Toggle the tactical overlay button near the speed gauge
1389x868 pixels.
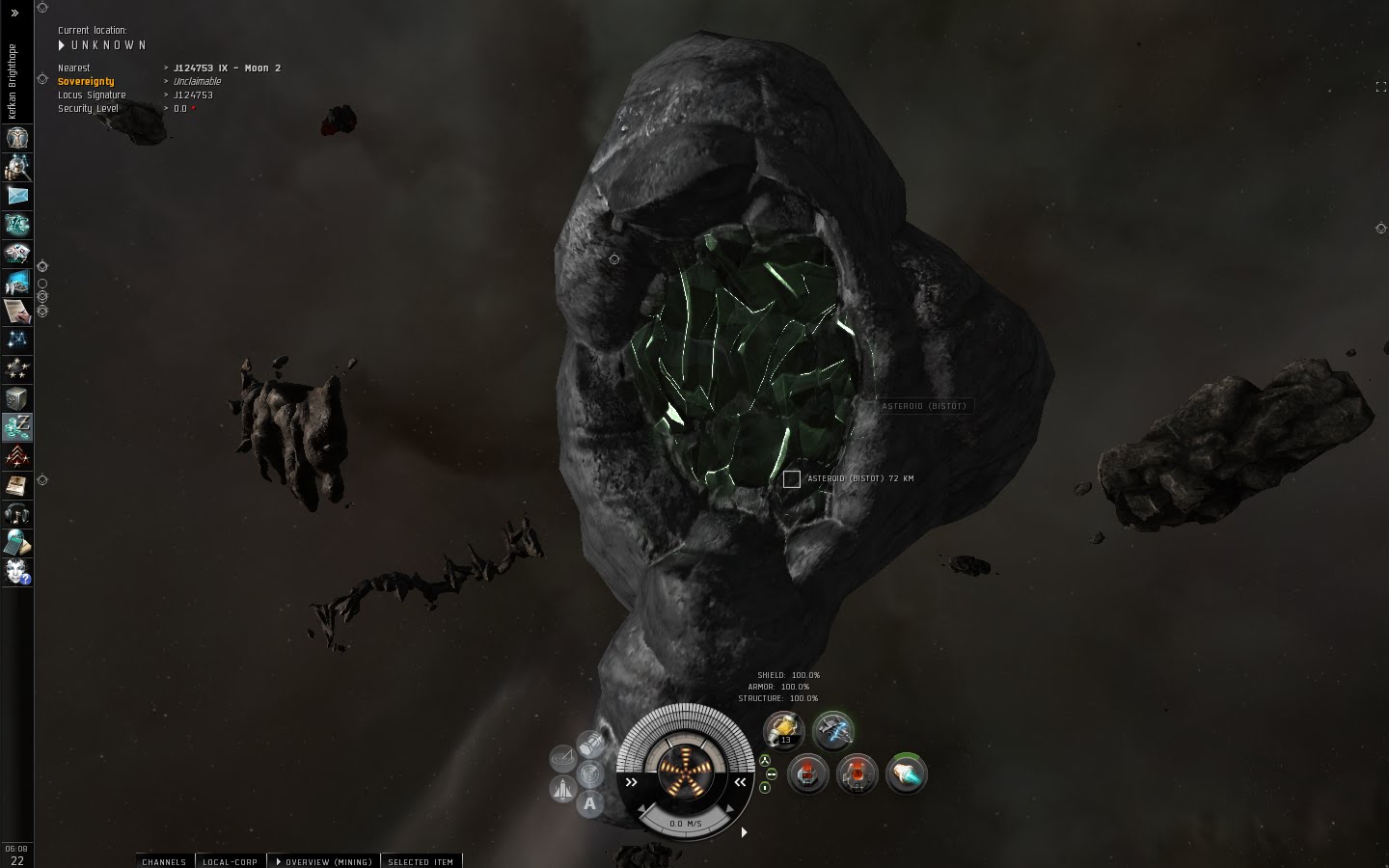tap(562, 756)
